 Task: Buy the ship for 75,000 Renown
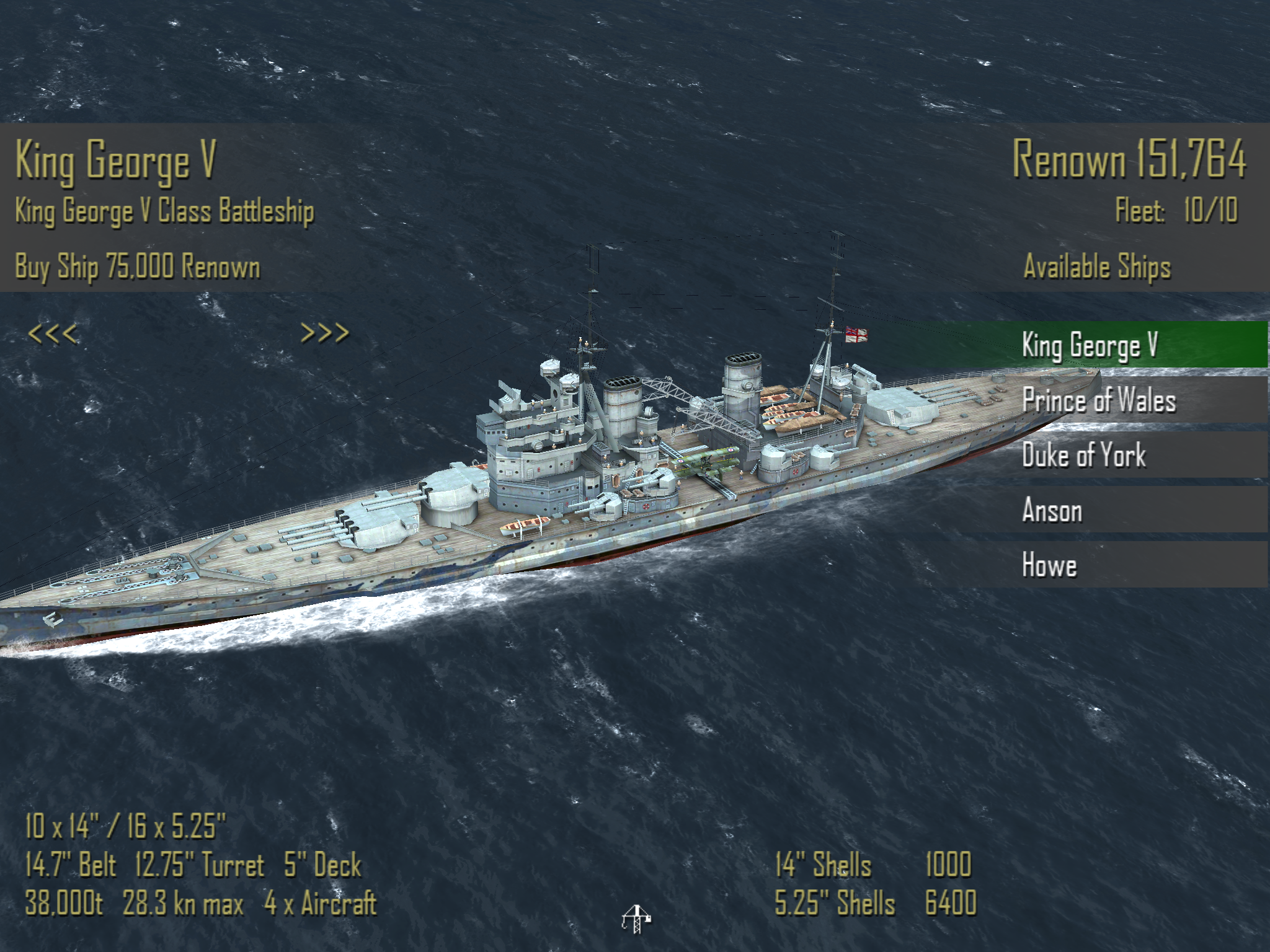click(138, 267)
